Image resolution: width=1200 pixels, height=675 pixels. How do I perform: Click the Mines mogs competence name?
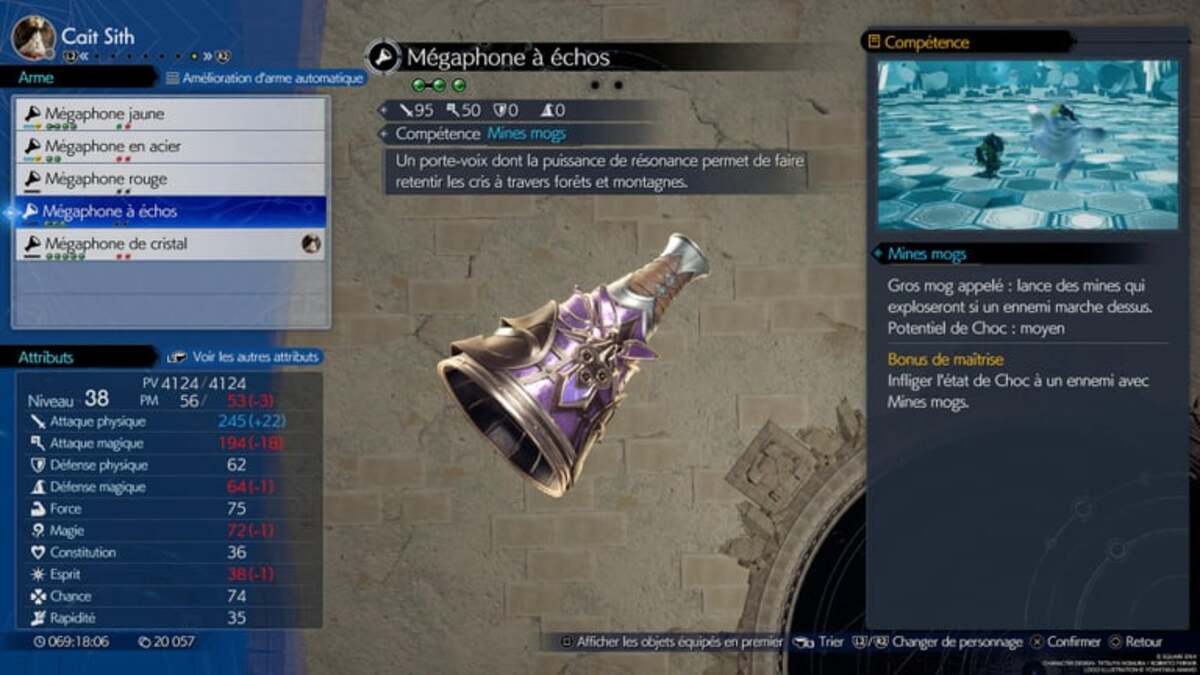526,134
